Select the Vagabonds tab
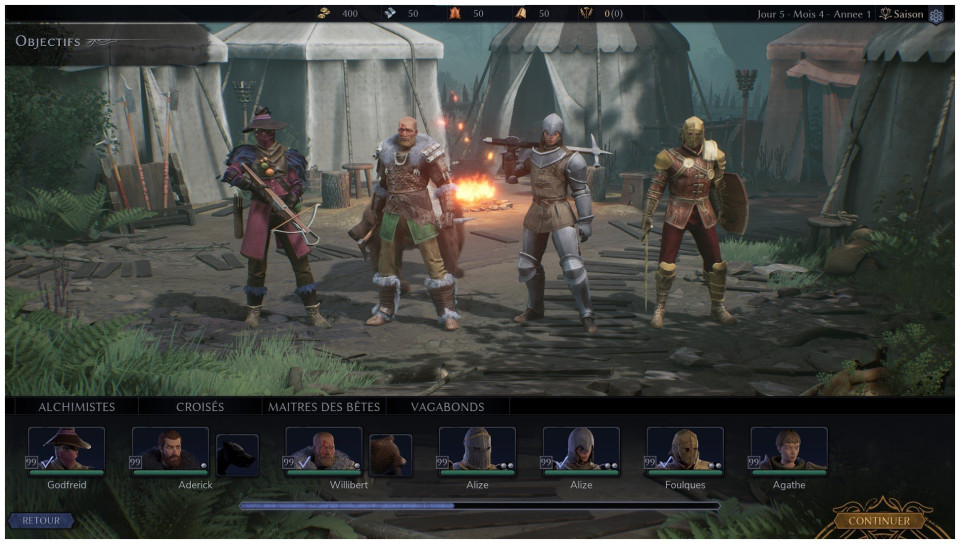960x544 pixels. [x=448, y=407]
